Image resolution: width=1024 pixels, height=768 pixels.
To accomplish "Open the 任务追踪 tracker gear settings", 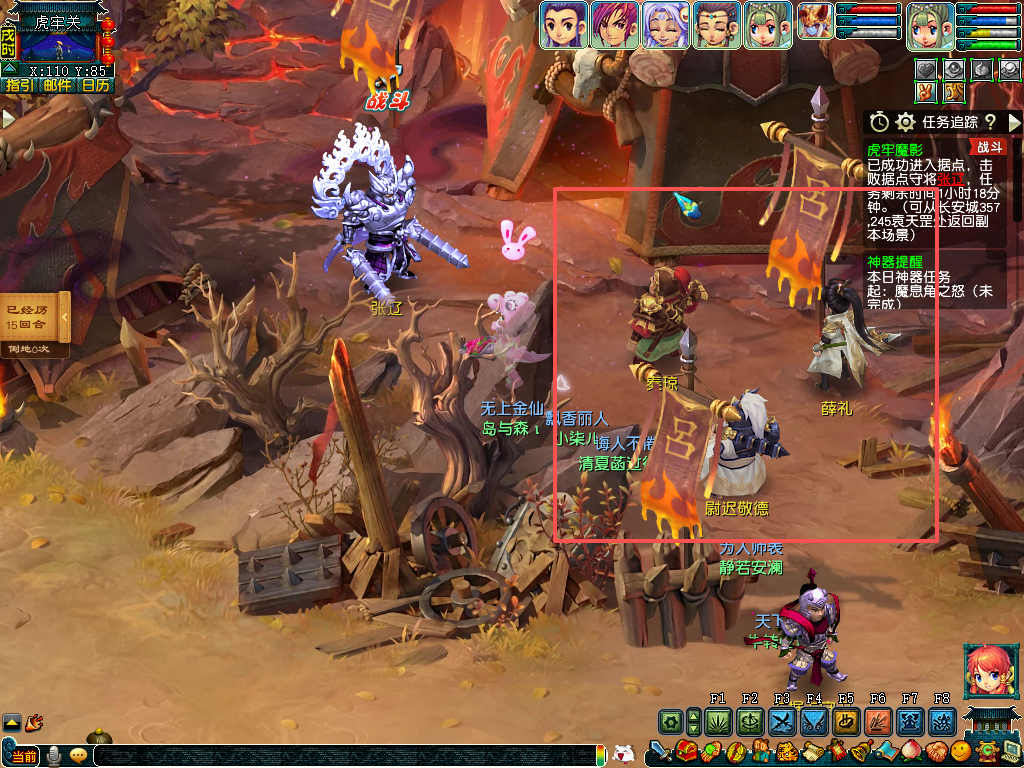I will (x=906, y=122).
